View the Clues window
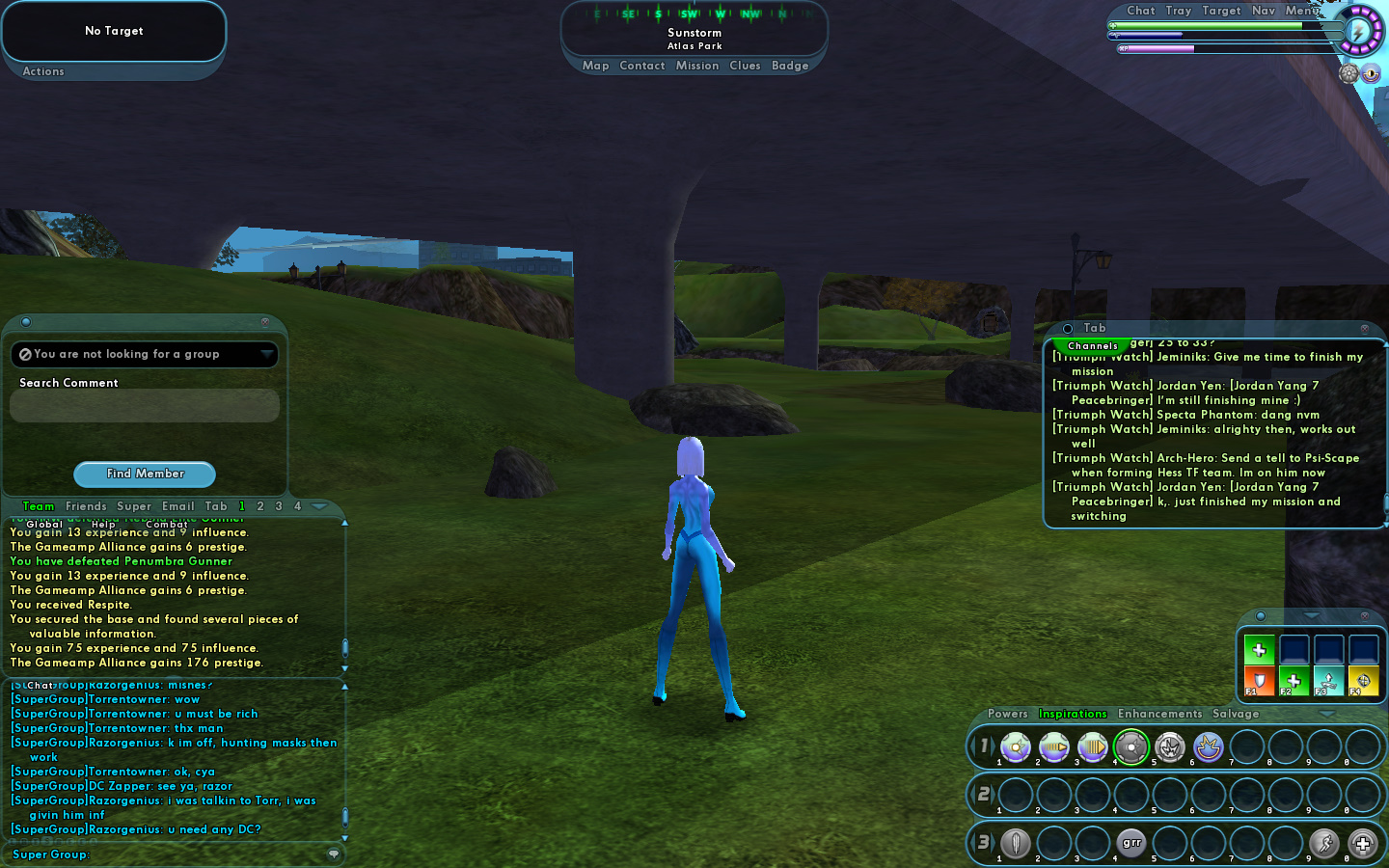 click(x=745, y=66)
